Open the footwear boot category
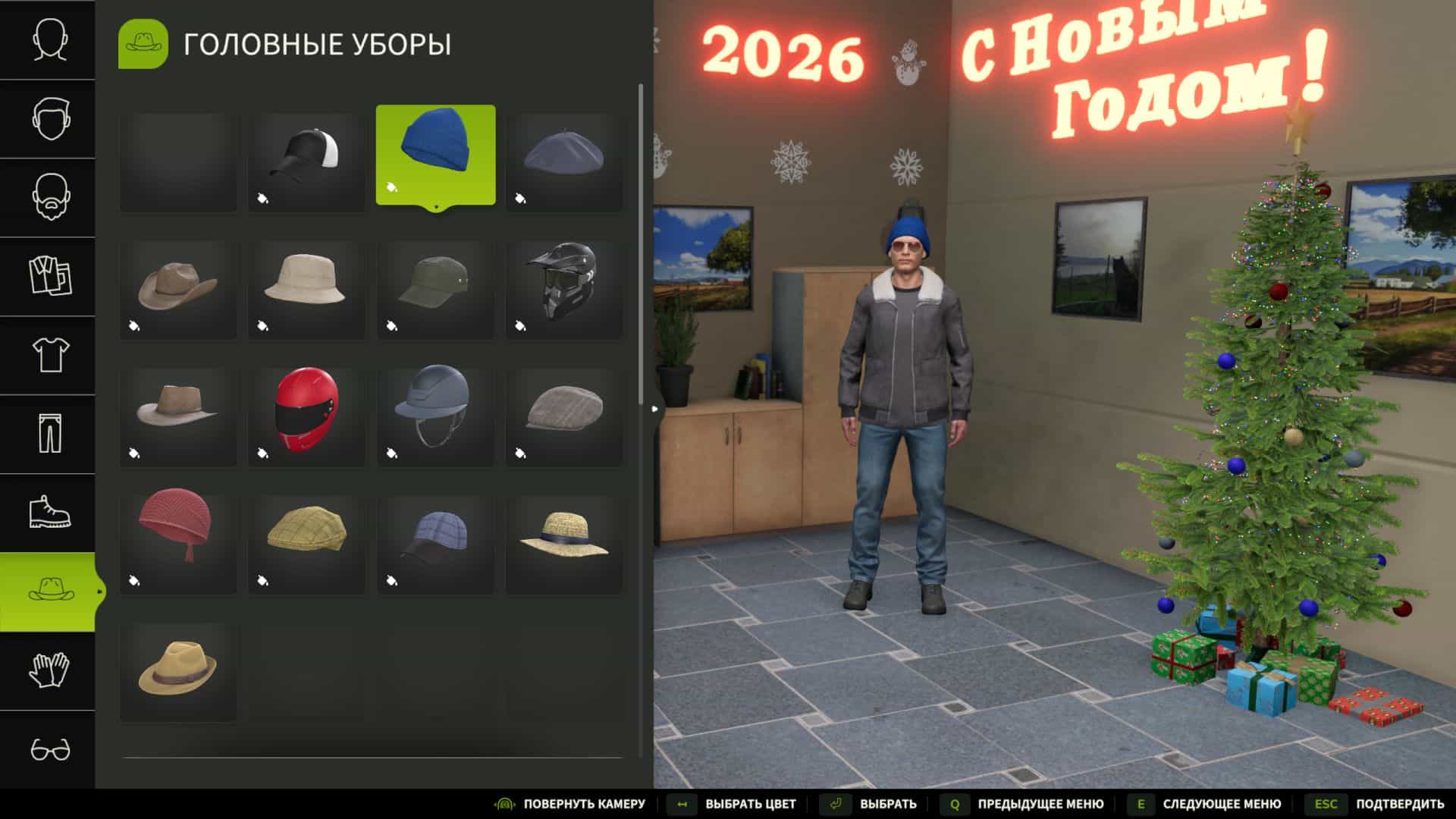The image size is (1456, 819). 49,513
